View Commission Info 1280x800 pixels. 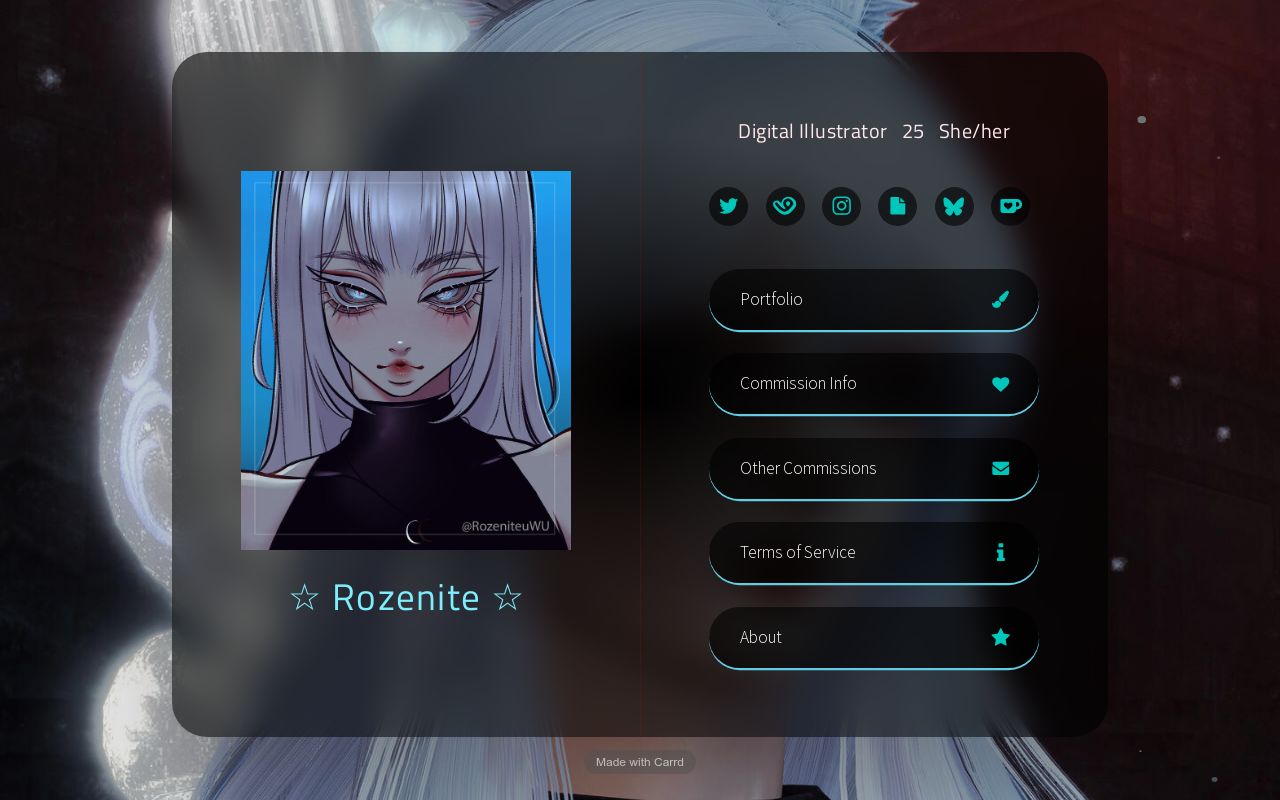[x=874, y=384]
